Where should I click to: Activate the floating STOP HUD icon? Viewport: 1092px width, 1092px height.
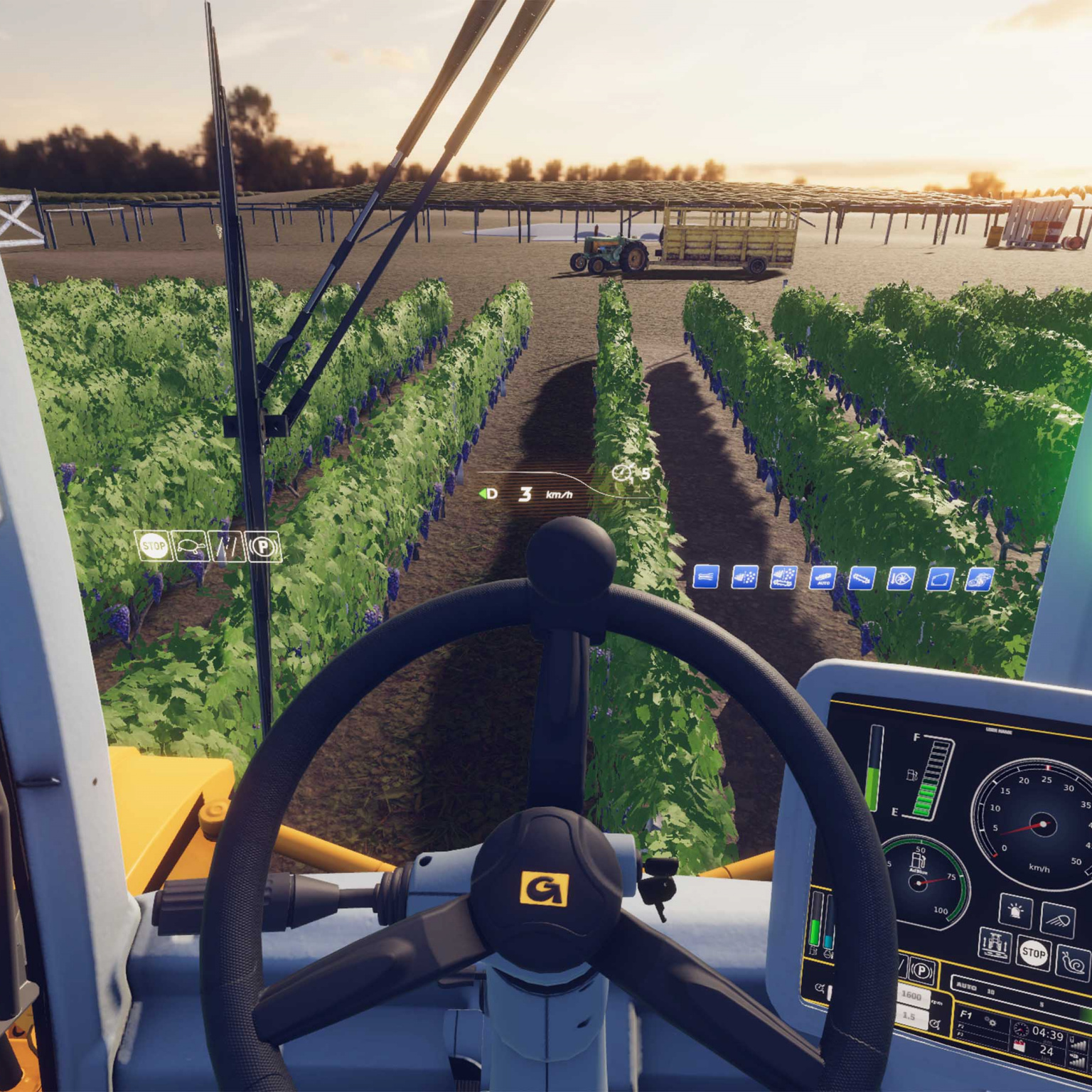pos(154,547)
